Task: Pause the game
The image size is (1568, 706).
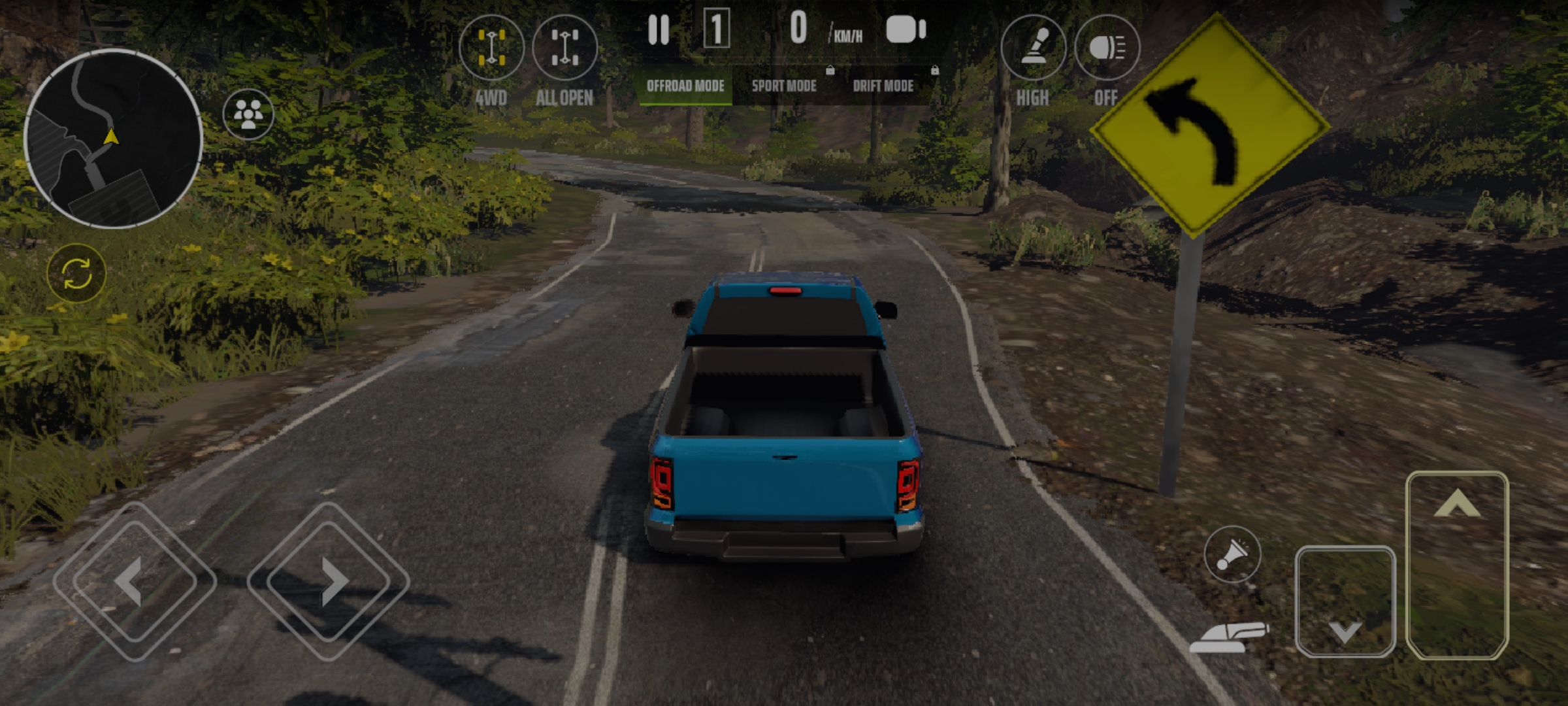Action: coord(659,30)
